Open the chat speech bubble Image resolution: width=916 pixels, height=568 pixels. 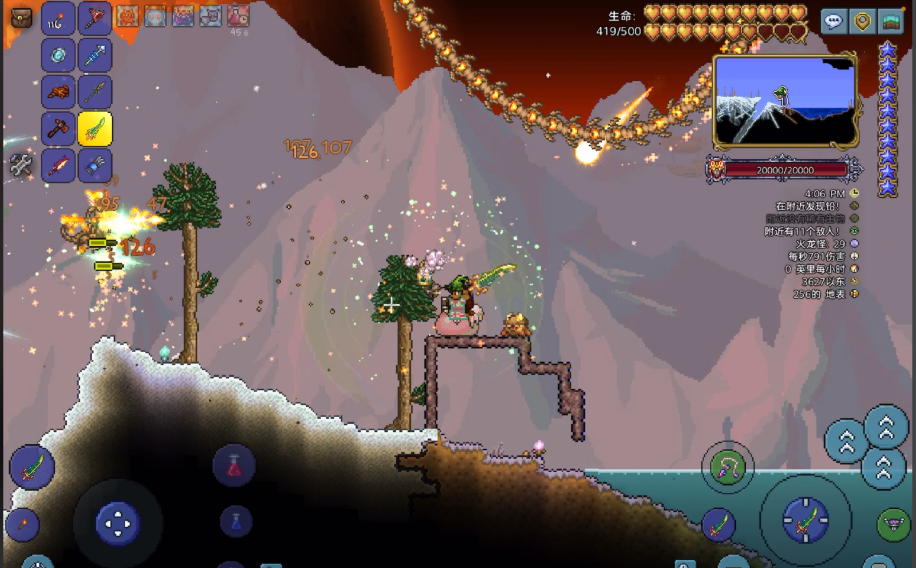tap(834, 21)
